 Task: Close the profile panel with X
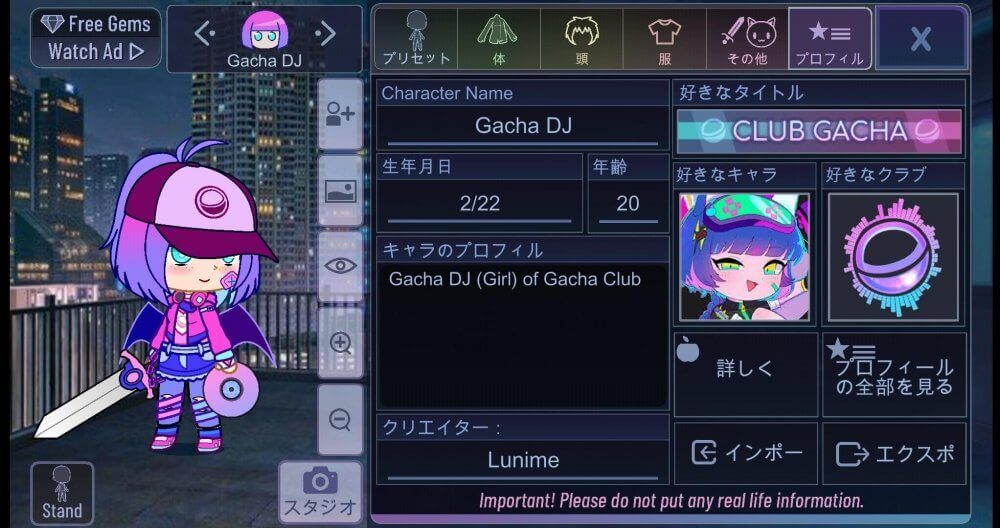coord(921,39)
